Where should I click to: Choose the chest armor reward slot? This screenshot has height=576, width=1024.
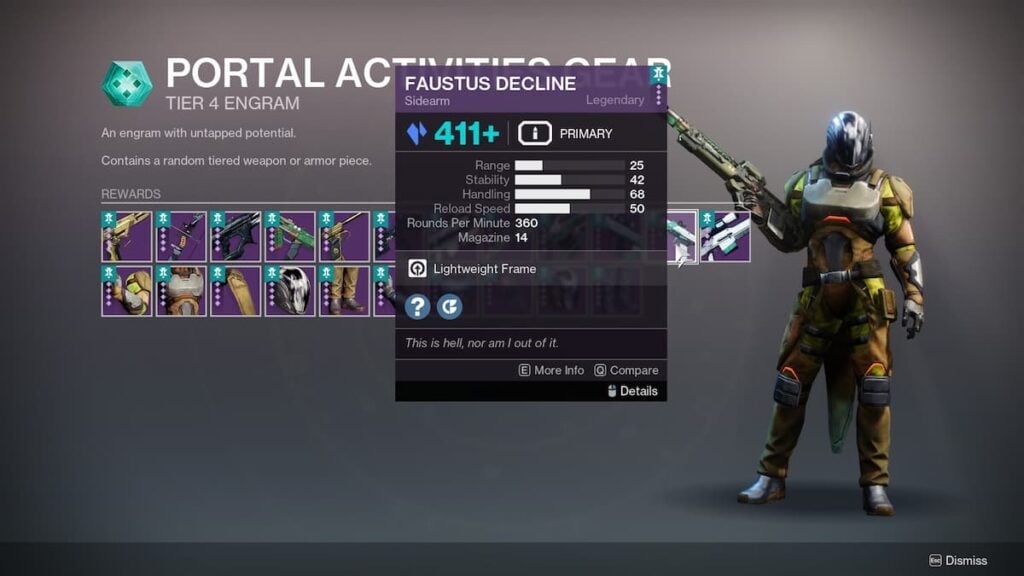[181, 291]
